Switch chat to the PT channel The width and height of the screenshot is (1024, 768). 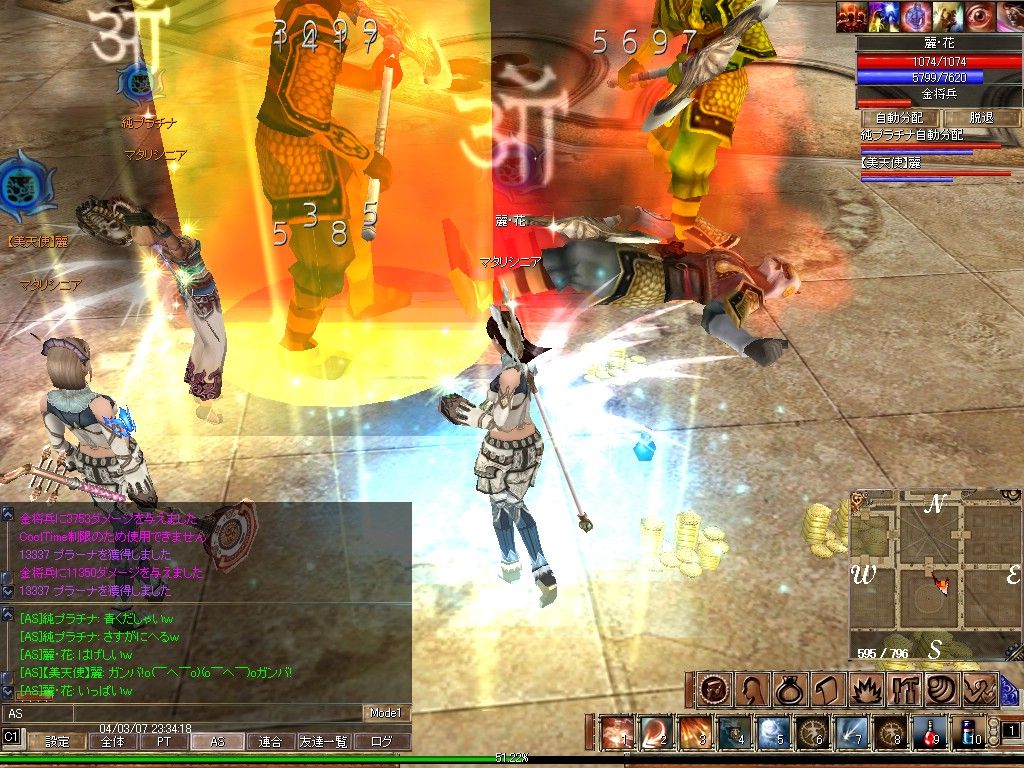(x=163, y=742)
